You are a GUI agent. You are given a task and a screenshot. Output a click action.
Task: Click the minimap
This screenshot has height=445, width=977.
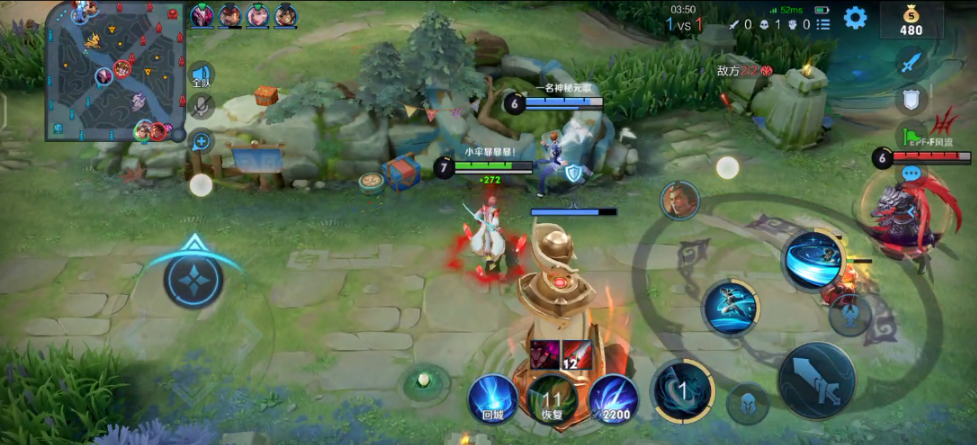coord(116,70)
